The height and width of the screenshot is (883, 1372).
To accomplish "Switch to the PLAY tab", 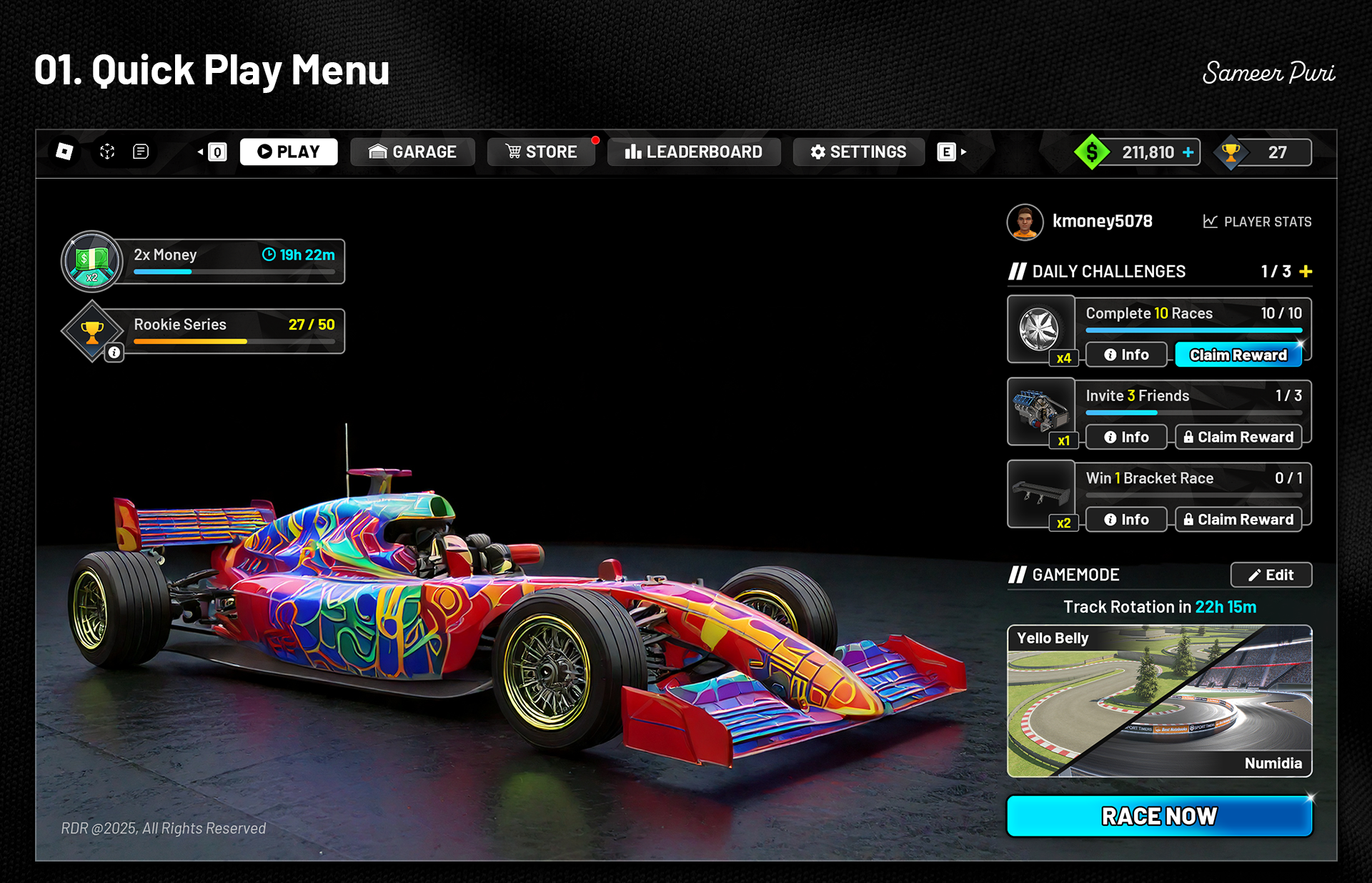I will (x=289, y=152).
